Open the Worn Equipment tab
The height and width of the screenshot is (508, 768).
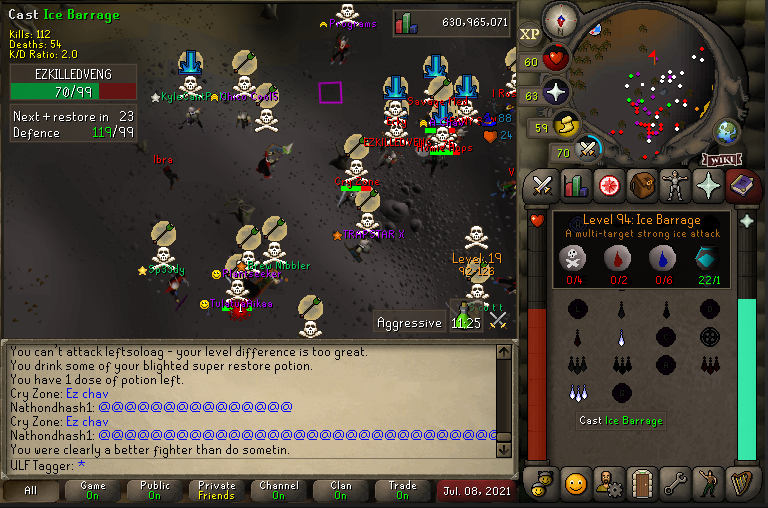click(x=675, y=184)
